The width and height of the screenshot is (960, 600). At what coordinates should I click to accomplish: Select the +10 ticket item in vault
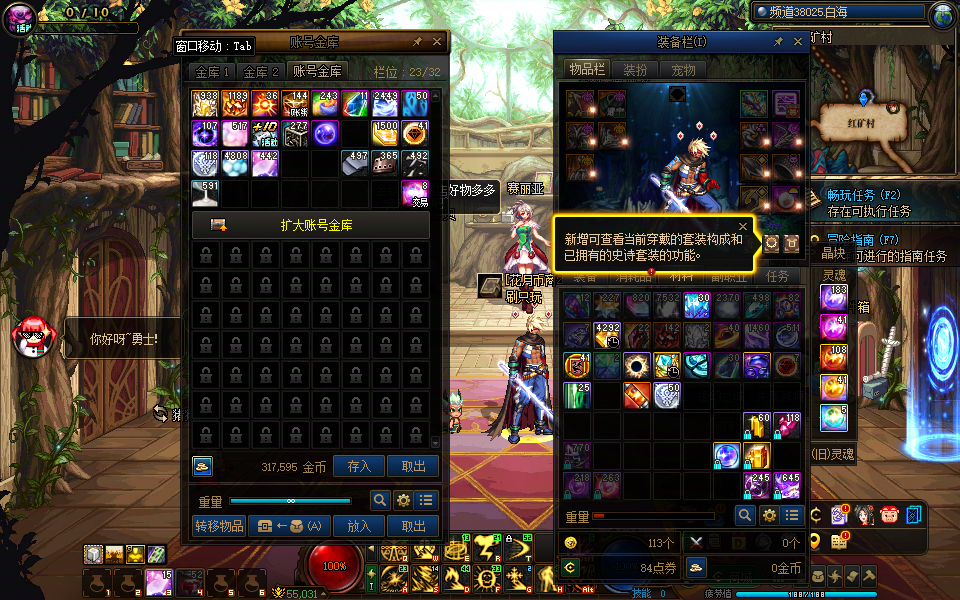click(265, 134)
